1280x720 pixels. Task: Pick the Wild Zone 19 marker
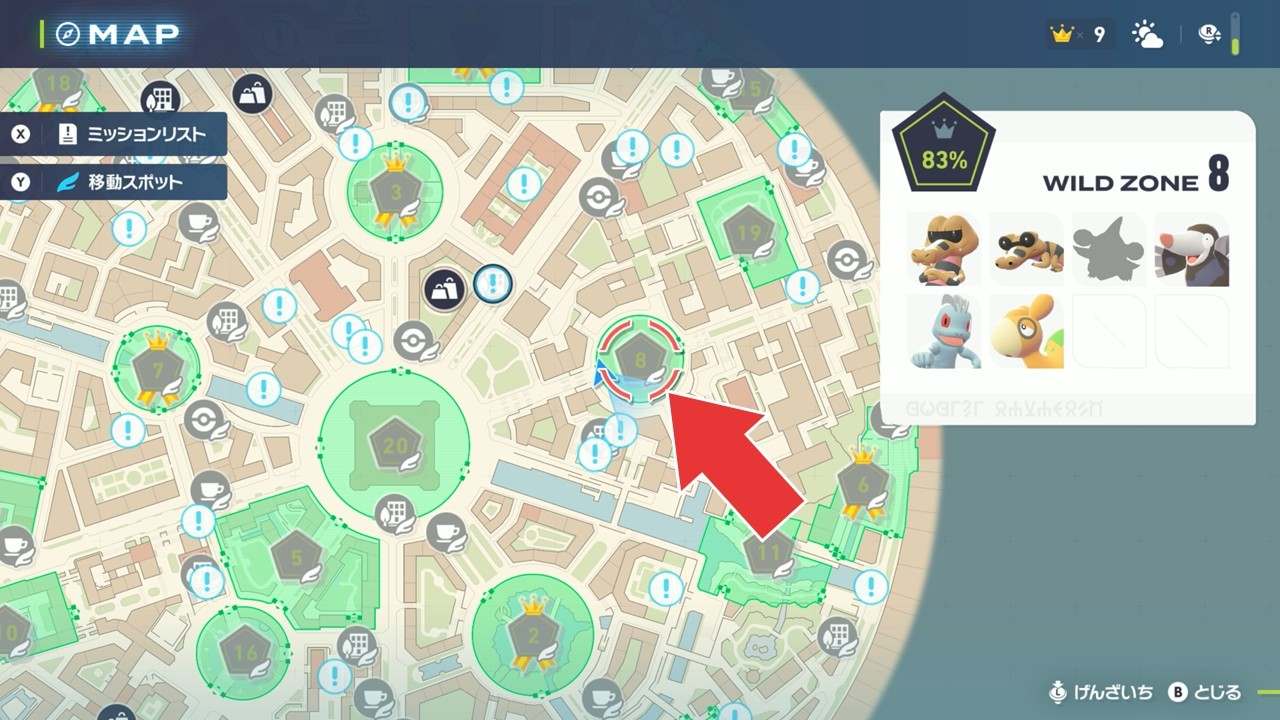click(748, 233)
